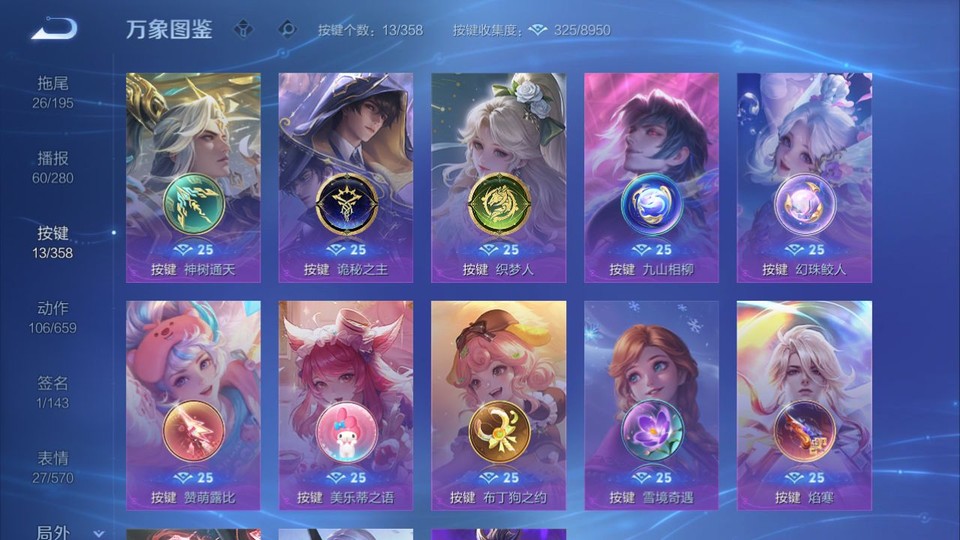The width and height of the screenshot is (960, 540).
Task: Click the second round icon beside 万象图鉴
Action: tap(287, 29)
